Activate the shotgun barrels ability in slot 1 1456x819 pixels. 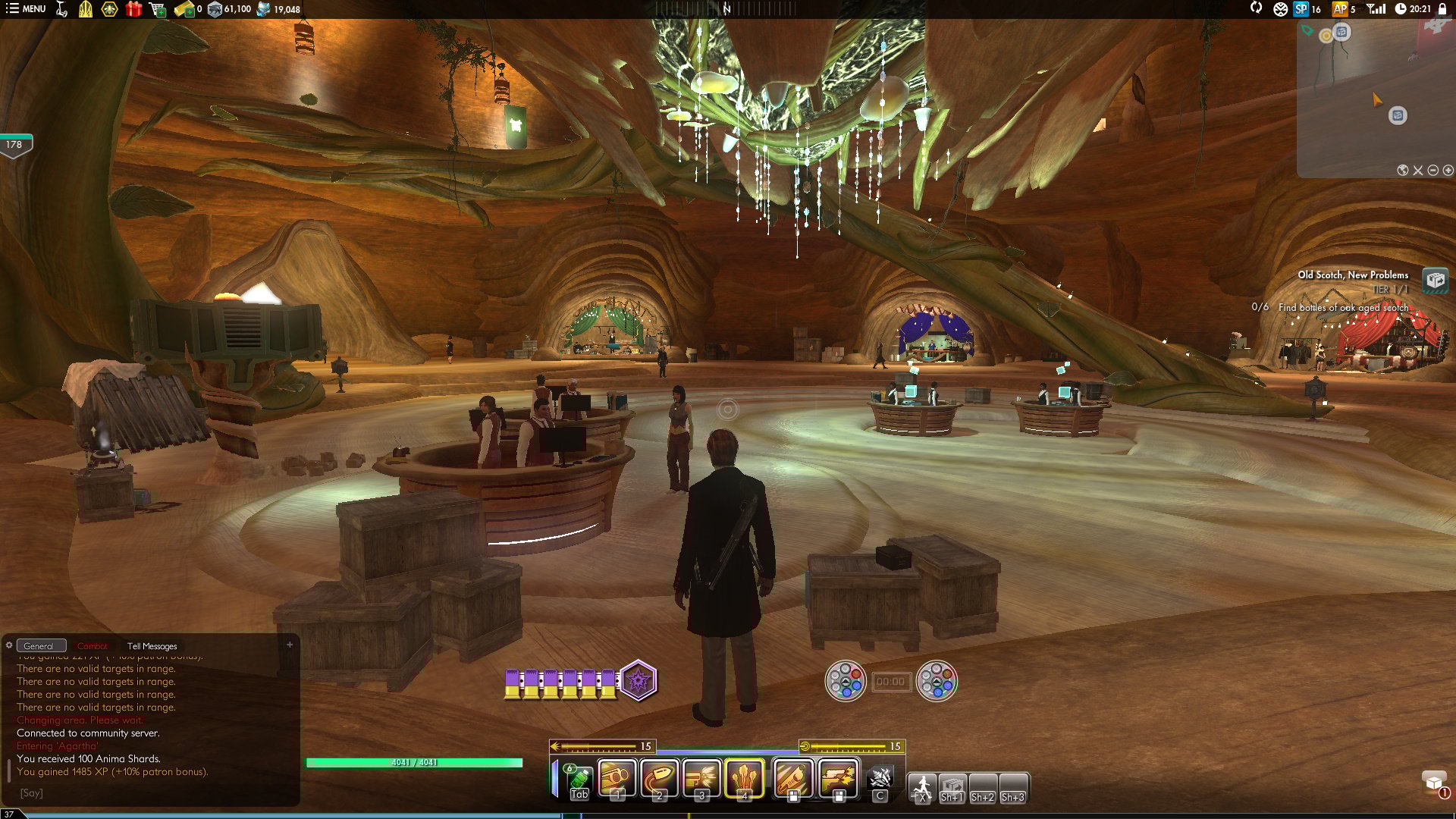tap(617, 778)
